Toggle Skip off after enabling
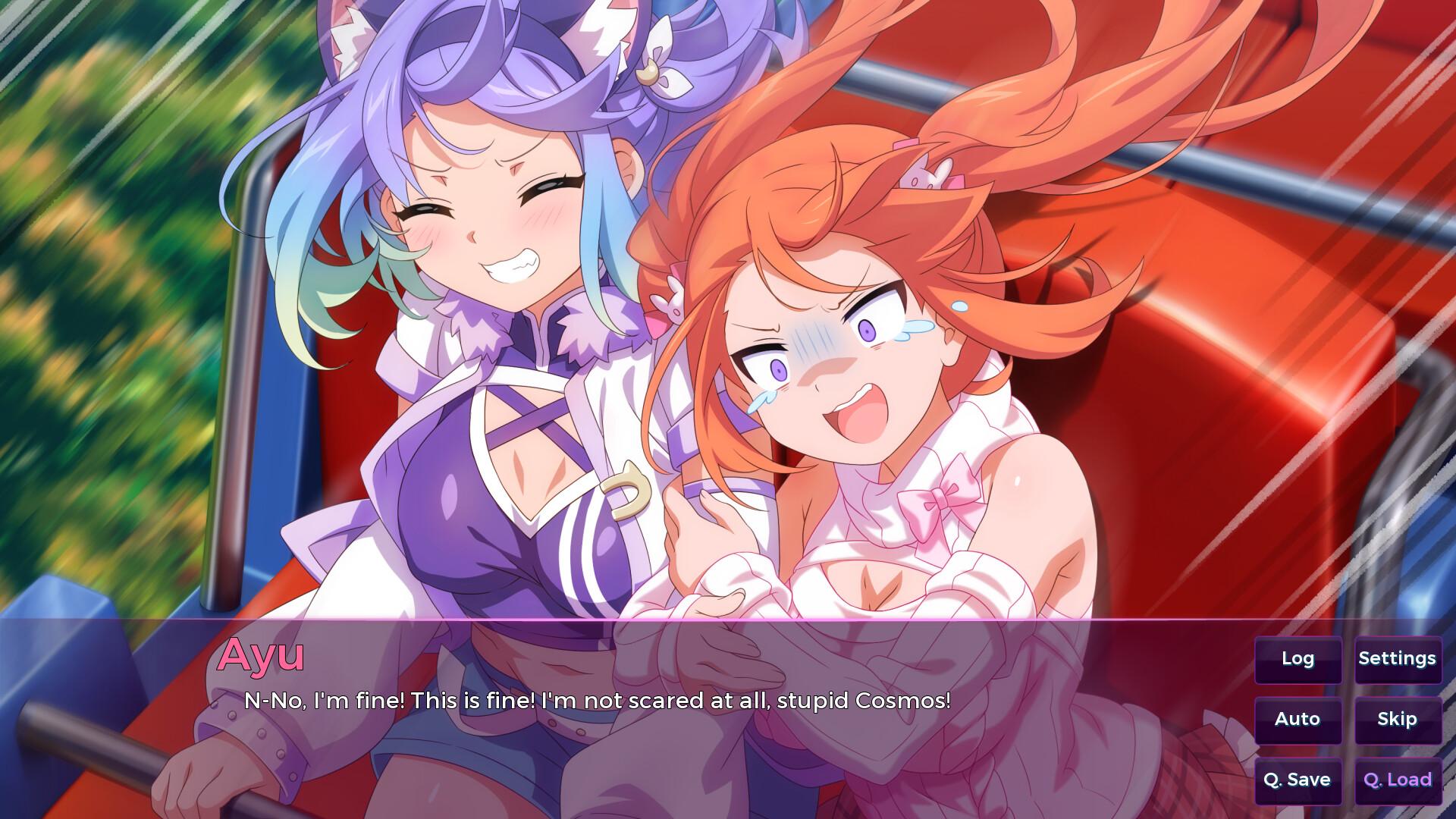 pos(1398,719)
